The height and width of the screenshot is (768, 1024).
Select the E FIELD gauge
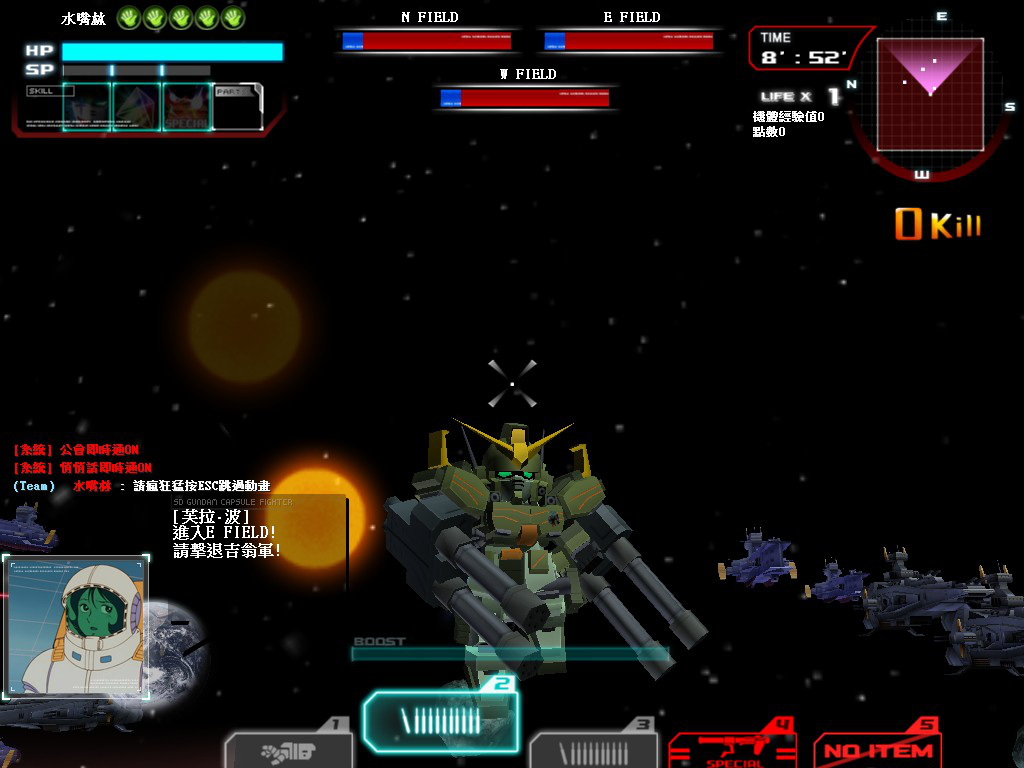click(630, 41)
